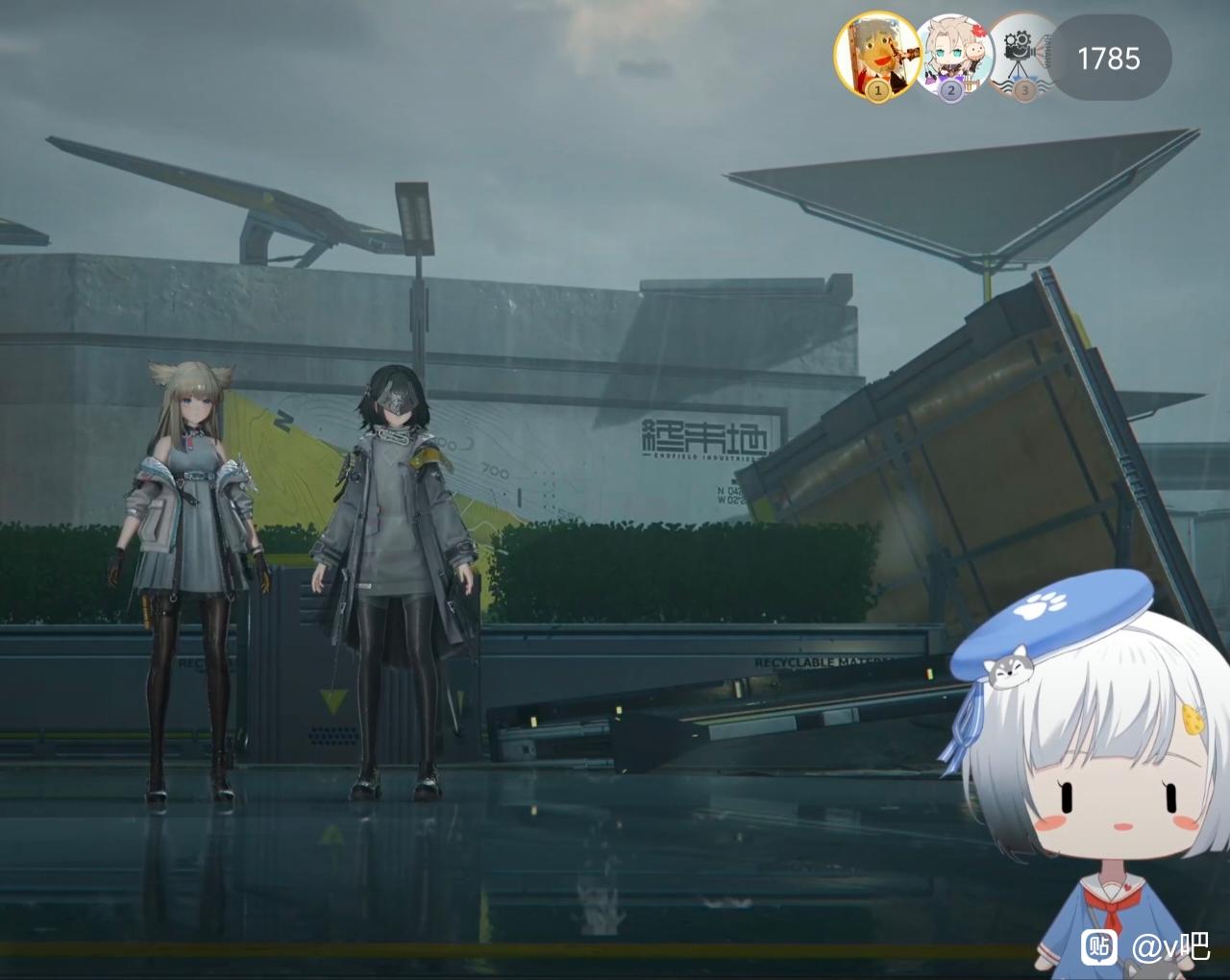Open the 1785 viewer count list
This screenshot has height=980, width=1230.
1109,59
